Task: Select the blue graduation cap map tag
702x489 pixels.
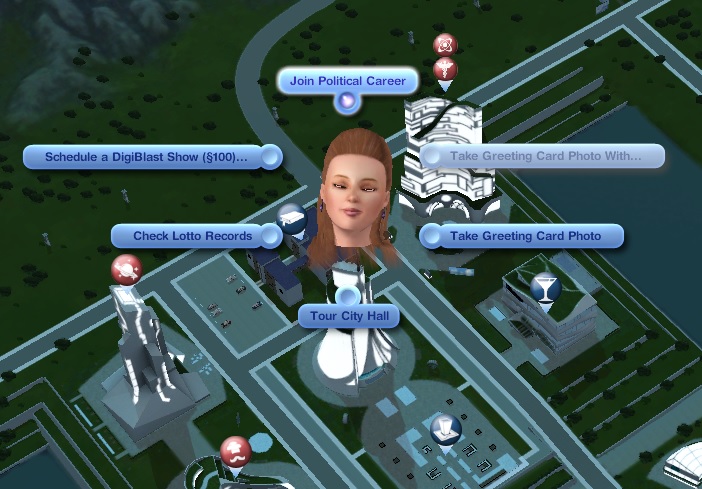Action: tap(290, 217)
